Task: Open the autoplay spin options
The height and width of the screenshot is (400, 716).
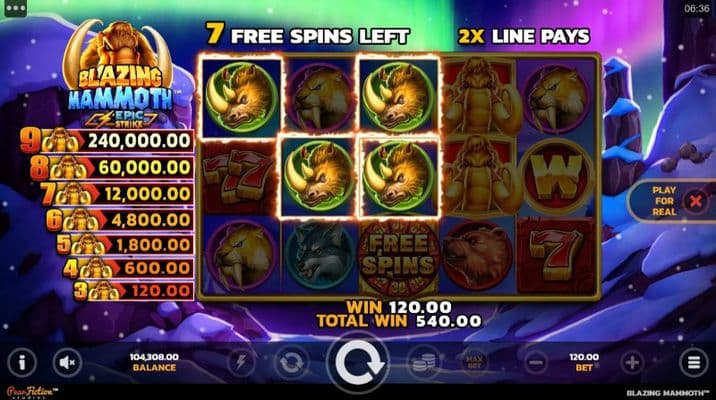Action: tap(293, 362)
